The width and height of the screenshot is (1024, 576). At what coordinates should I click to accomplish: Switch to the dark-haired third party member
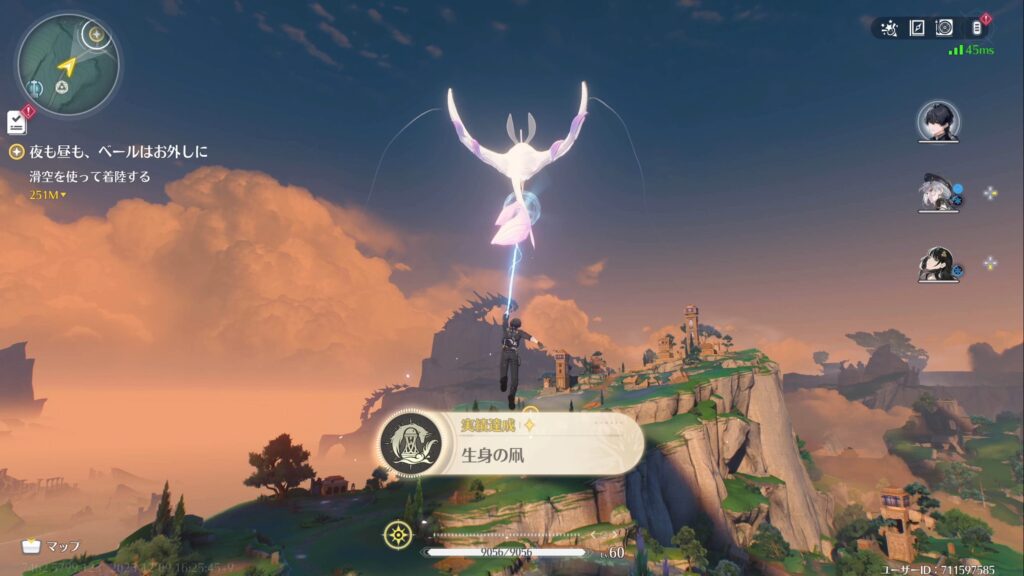pos(938,264)
